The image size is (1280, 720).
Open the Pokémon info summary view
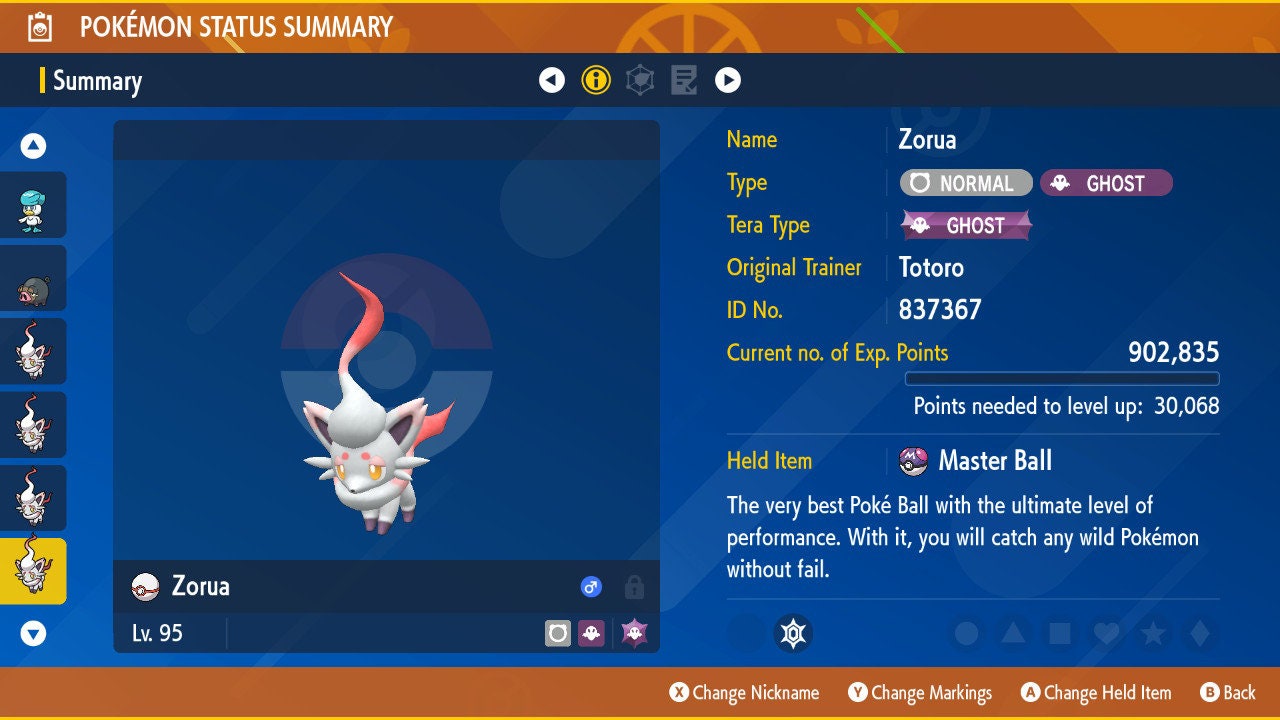point(596,80)
